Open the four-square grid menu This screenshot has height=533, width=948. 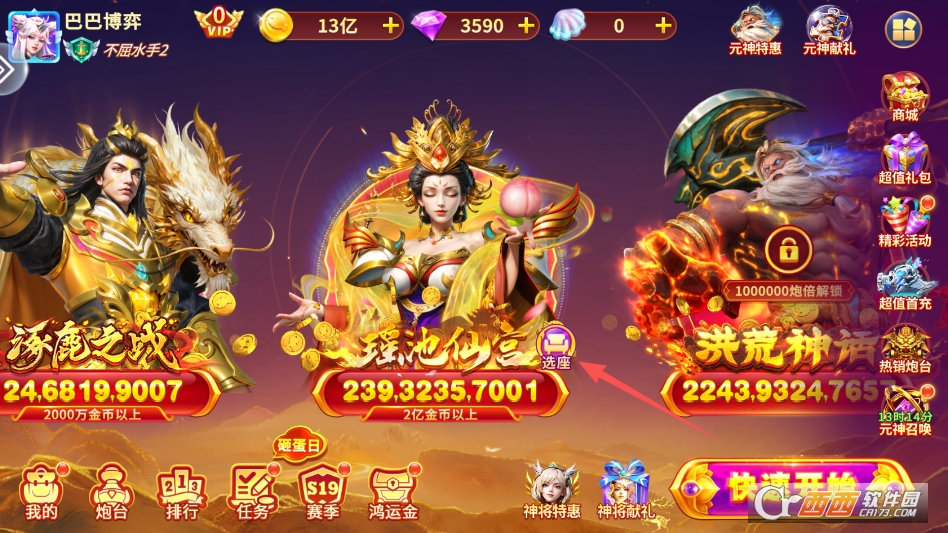point(902,30)
